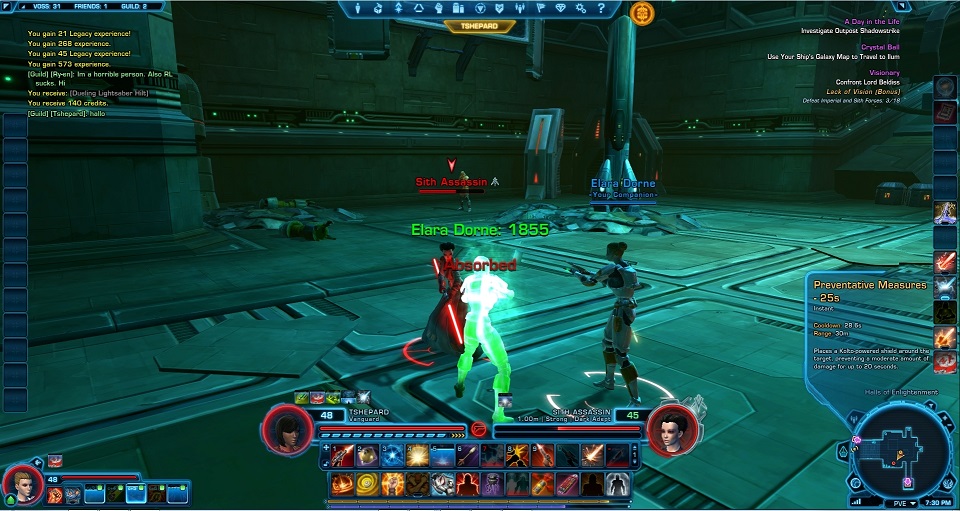Screen dimensions: 960x511
Task: Open the Cartel Market coin button
Action: coord(641,12)
